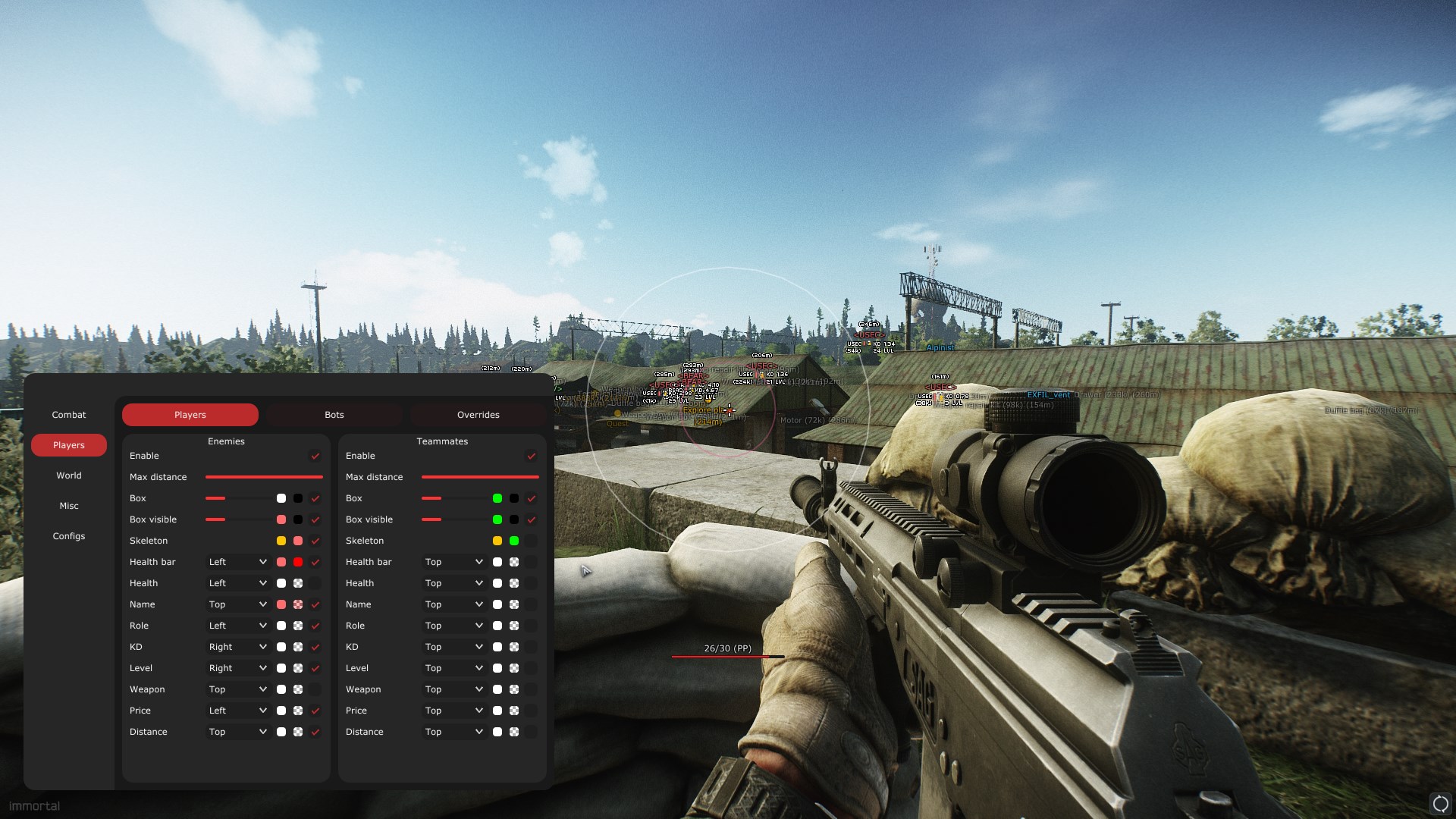The image size is (1456, 819).
Task: Open the Enemies Price position dropdown
Action: click(237, 711)
